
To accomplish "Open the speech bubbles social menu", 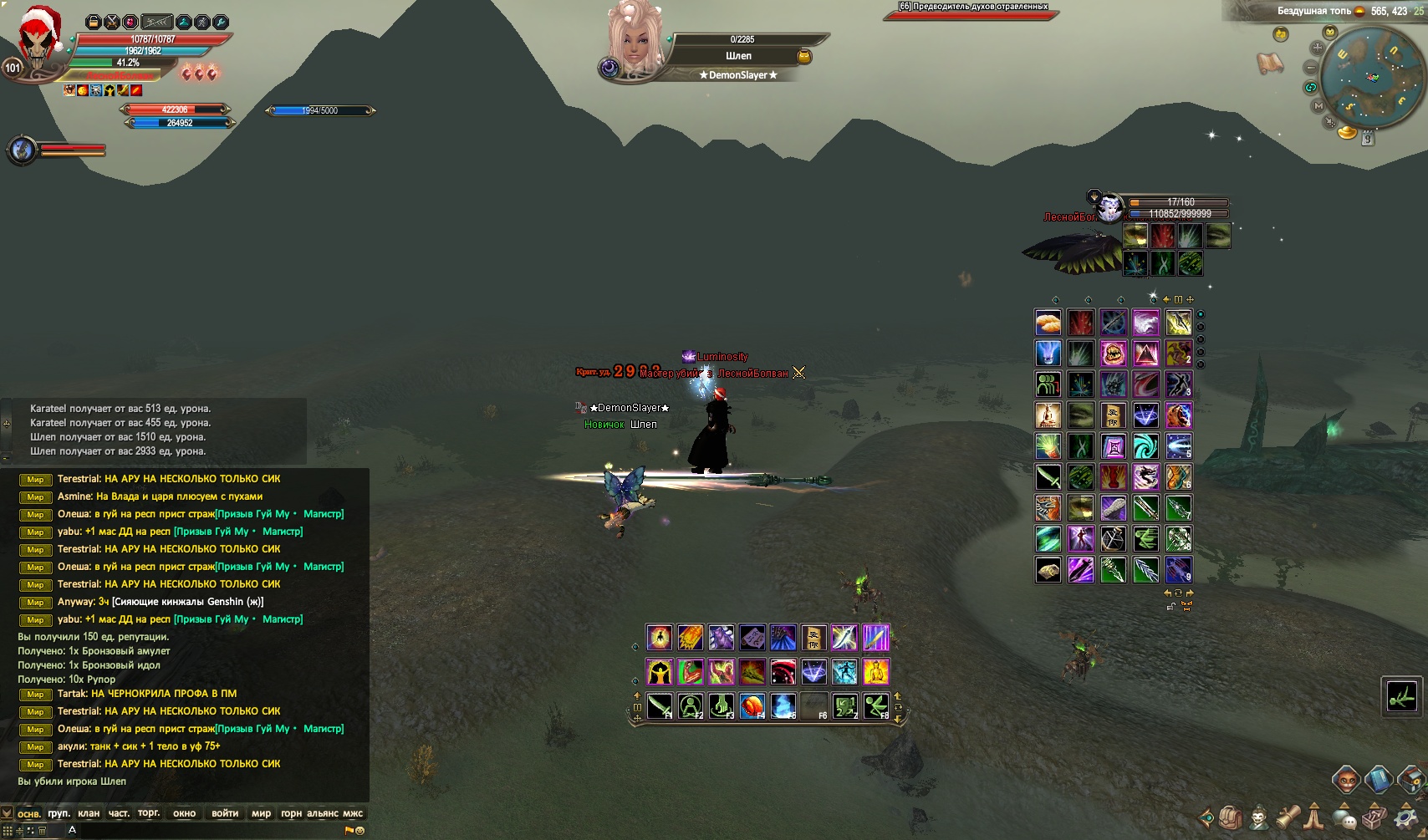I will click(x=1344, y=817).
